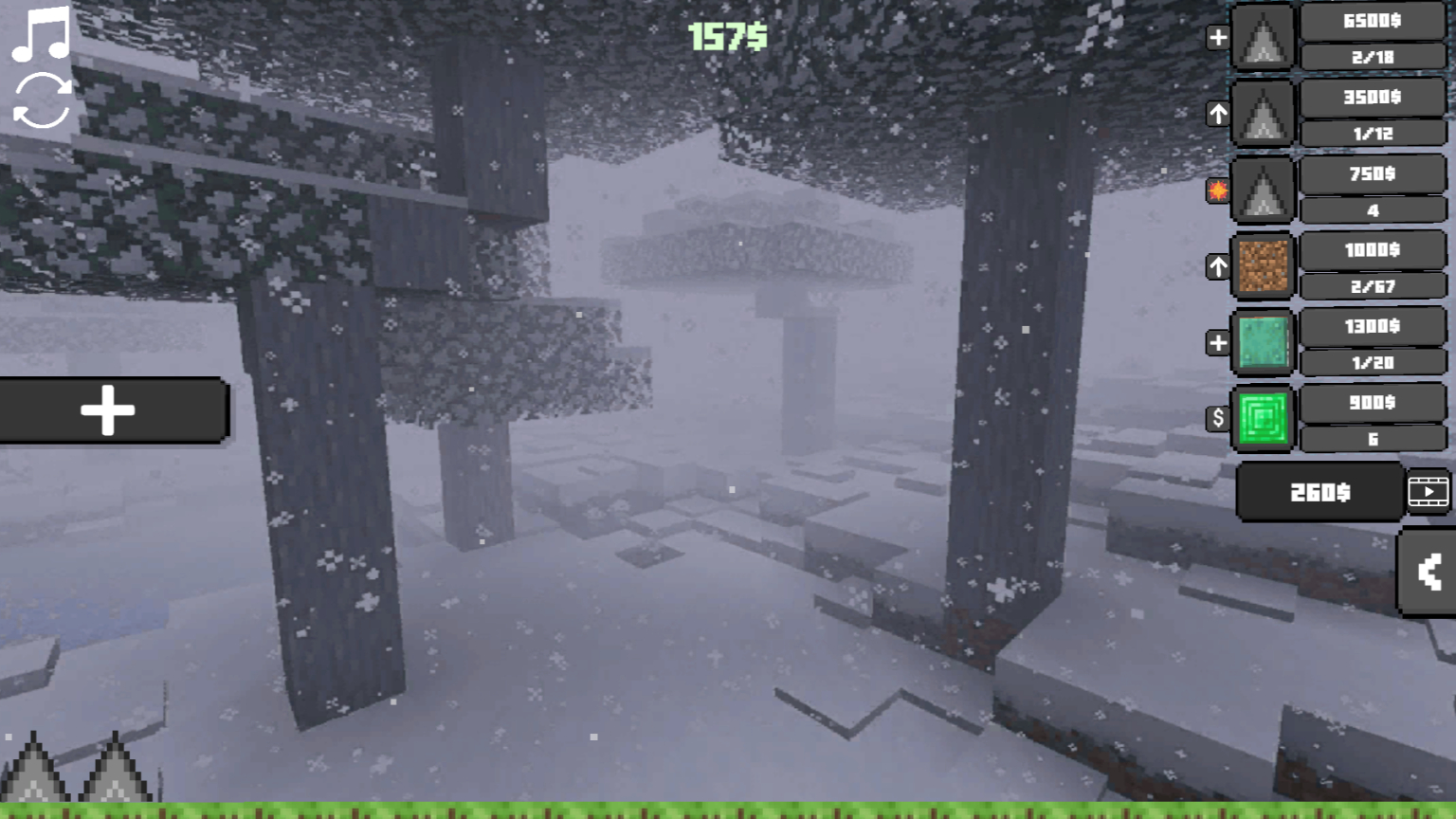Image resolution: width=1456 pixels, height=819 pixels.
Task: Click the upward arrow beside the dirt block
Action: click(1217, 267)
